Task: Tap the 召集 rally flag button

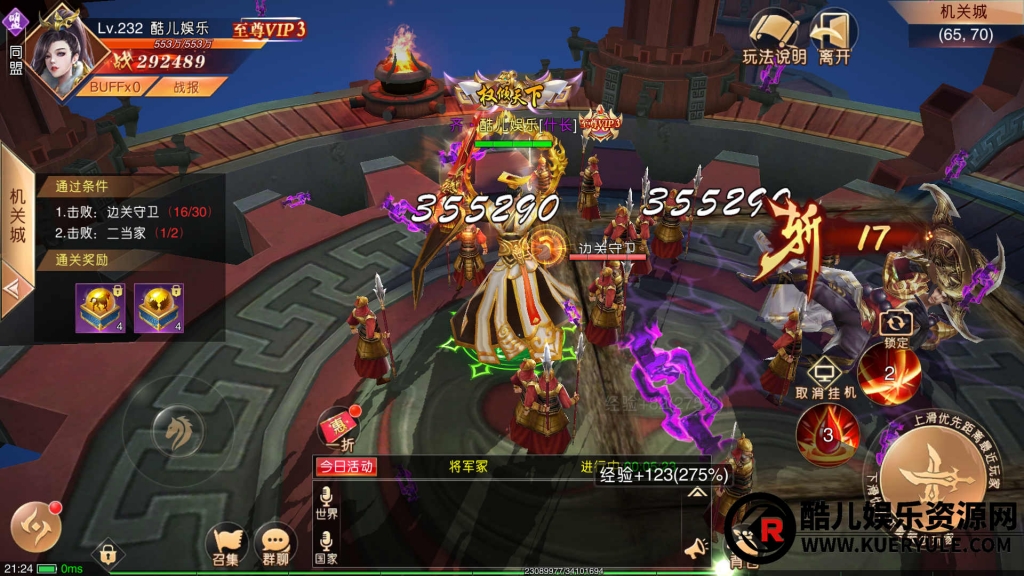Action: pos(227,544)
